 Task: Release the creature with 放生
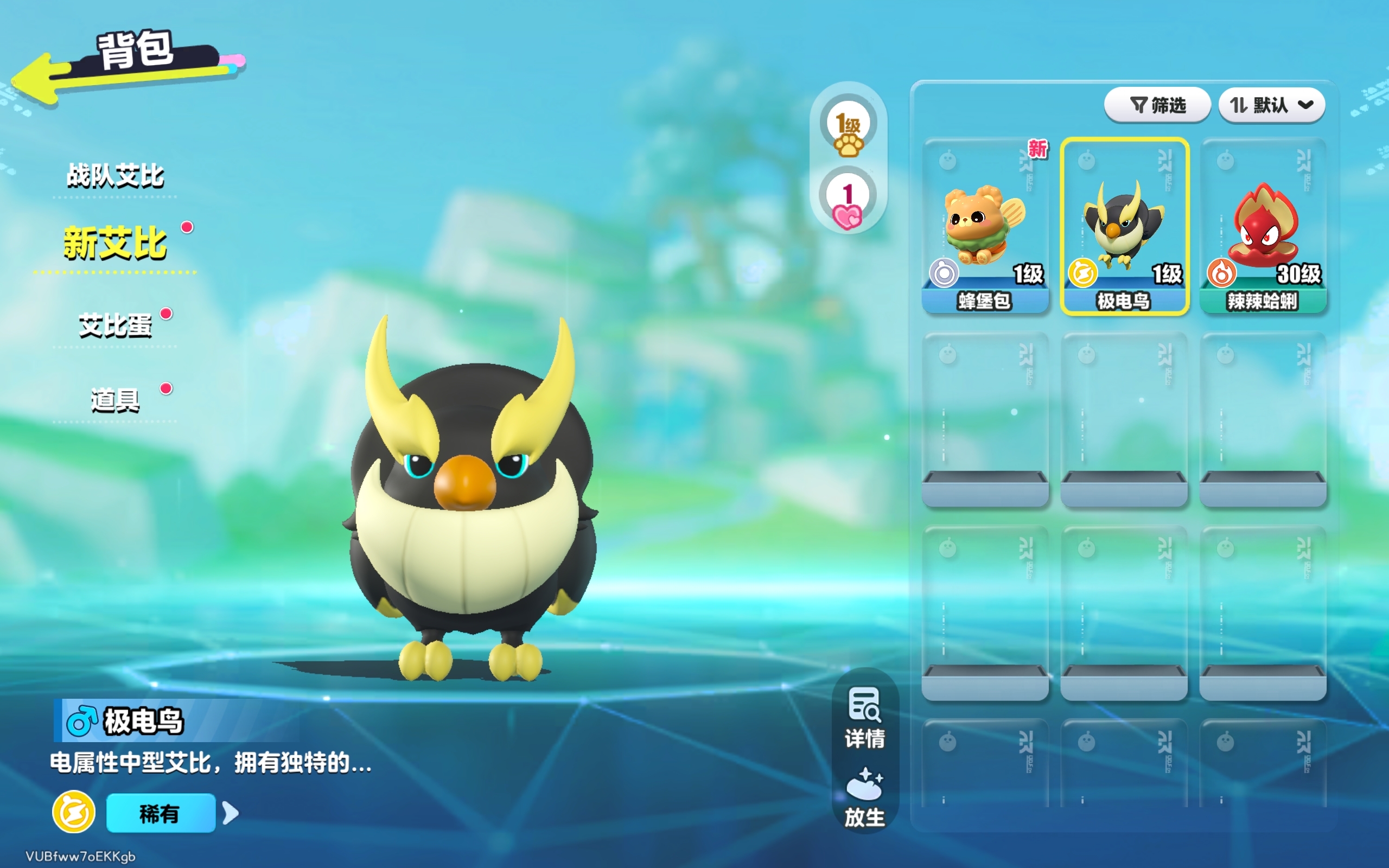(x=864, y=797)
